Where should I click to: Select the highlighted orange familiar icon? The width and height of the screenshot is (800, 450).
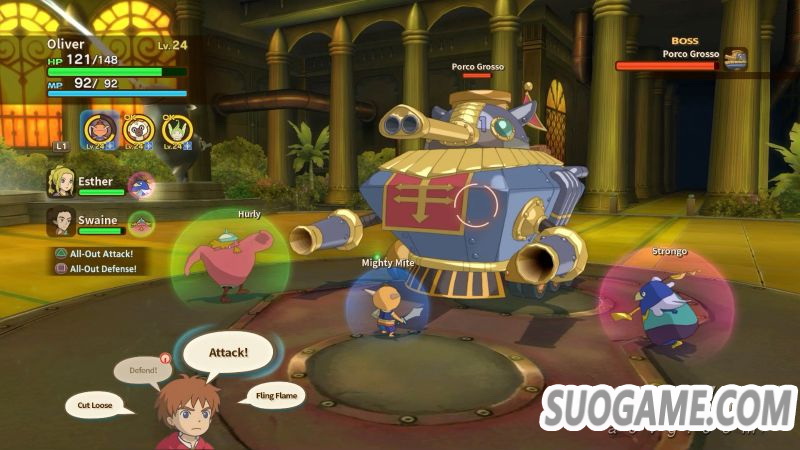[x=98, y=129]
